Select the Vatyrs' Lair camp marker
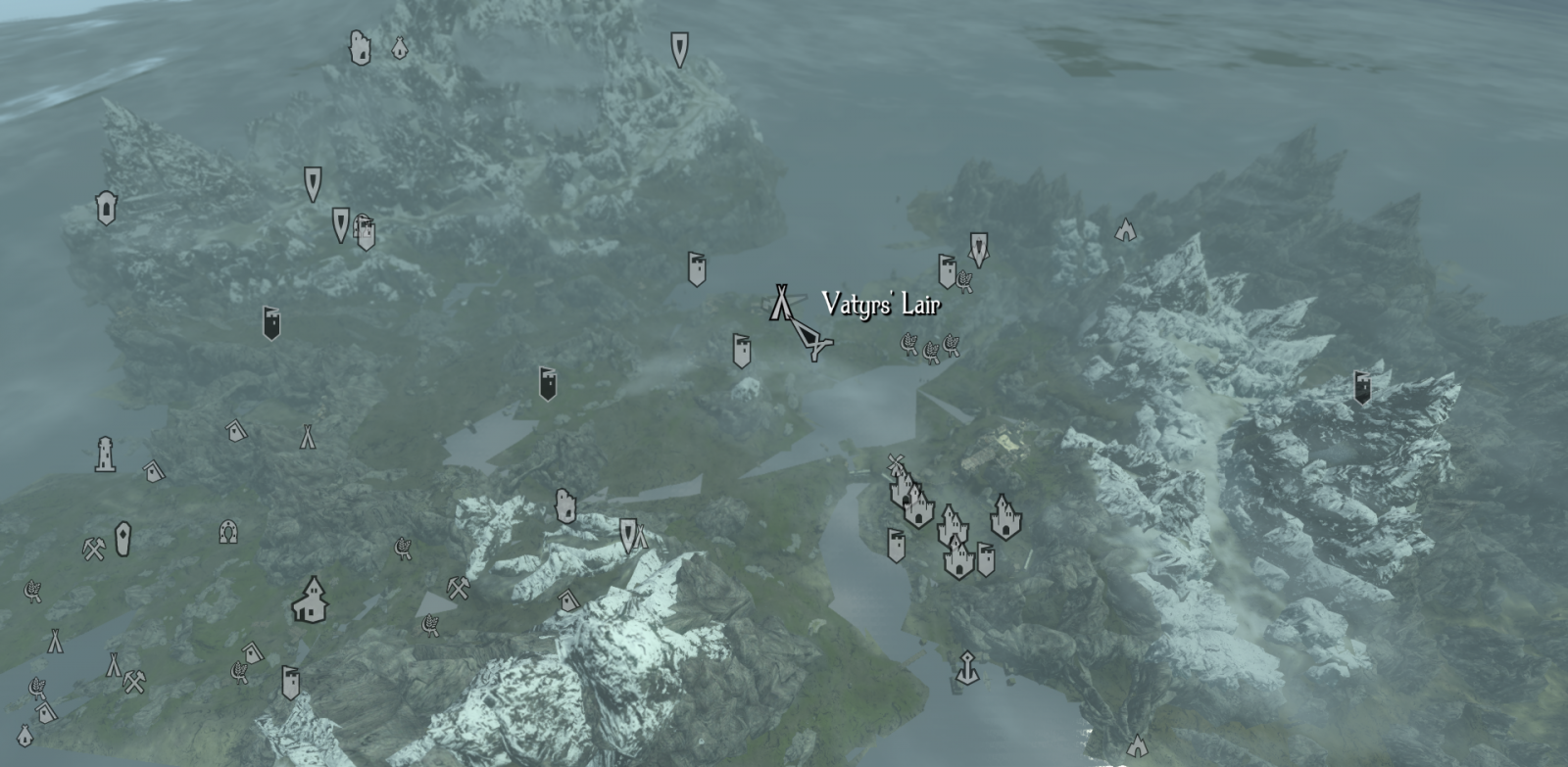1568x767 pixels. click(x=780, y=302)
